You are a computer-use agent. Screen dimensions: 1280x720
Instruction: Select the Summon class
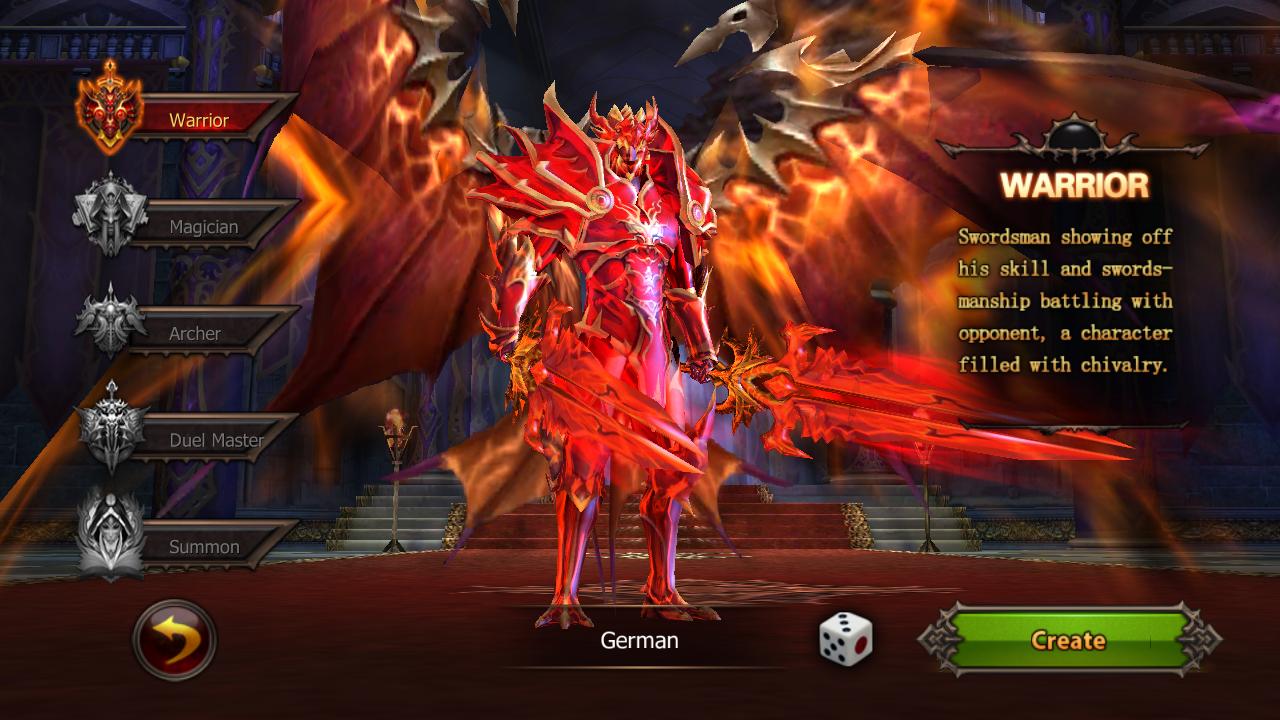[x=204, y=547]
